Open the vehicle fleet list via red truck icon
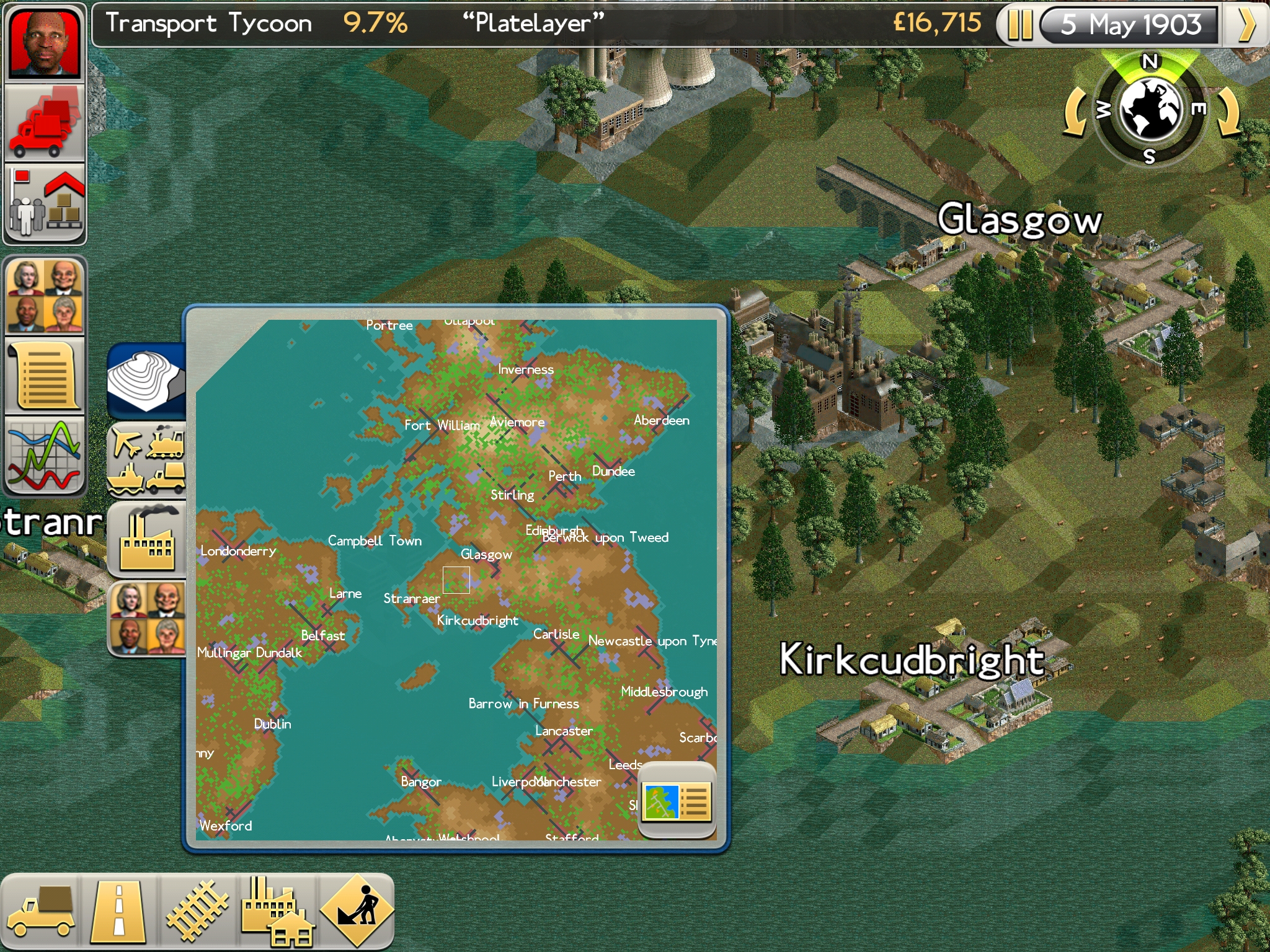The image size is (1270, 952). (x=45, y=121)
